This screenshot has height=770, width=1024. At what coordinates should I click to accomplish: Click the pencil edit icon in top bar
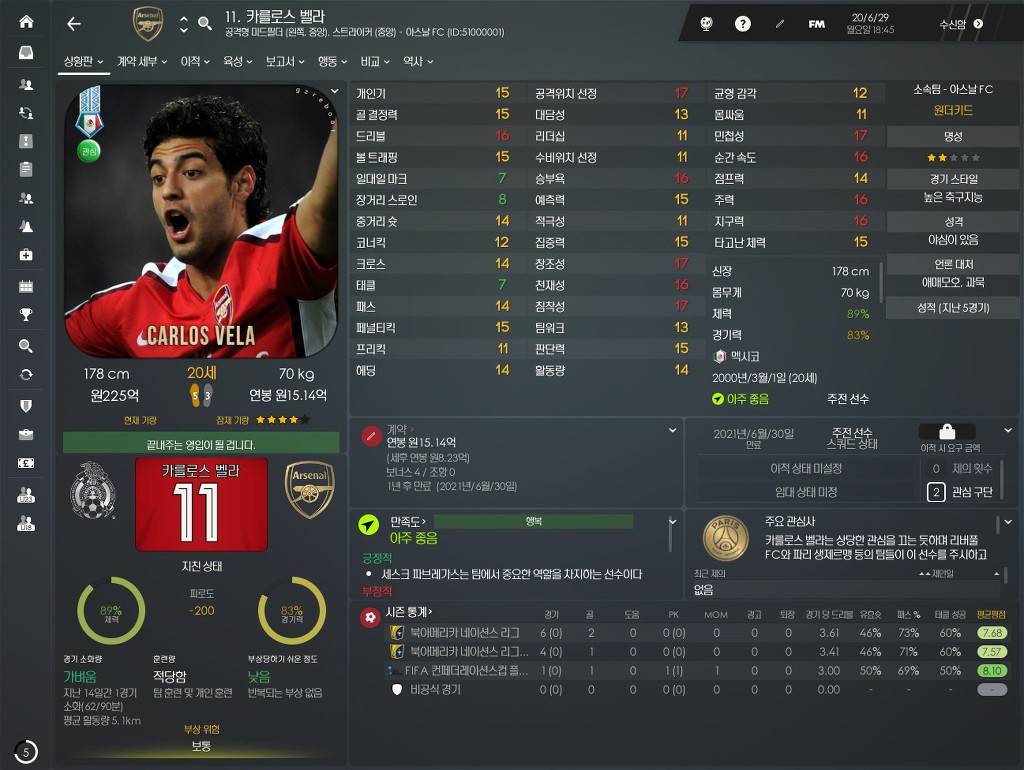pyautogui.click(x=780, y=24)
